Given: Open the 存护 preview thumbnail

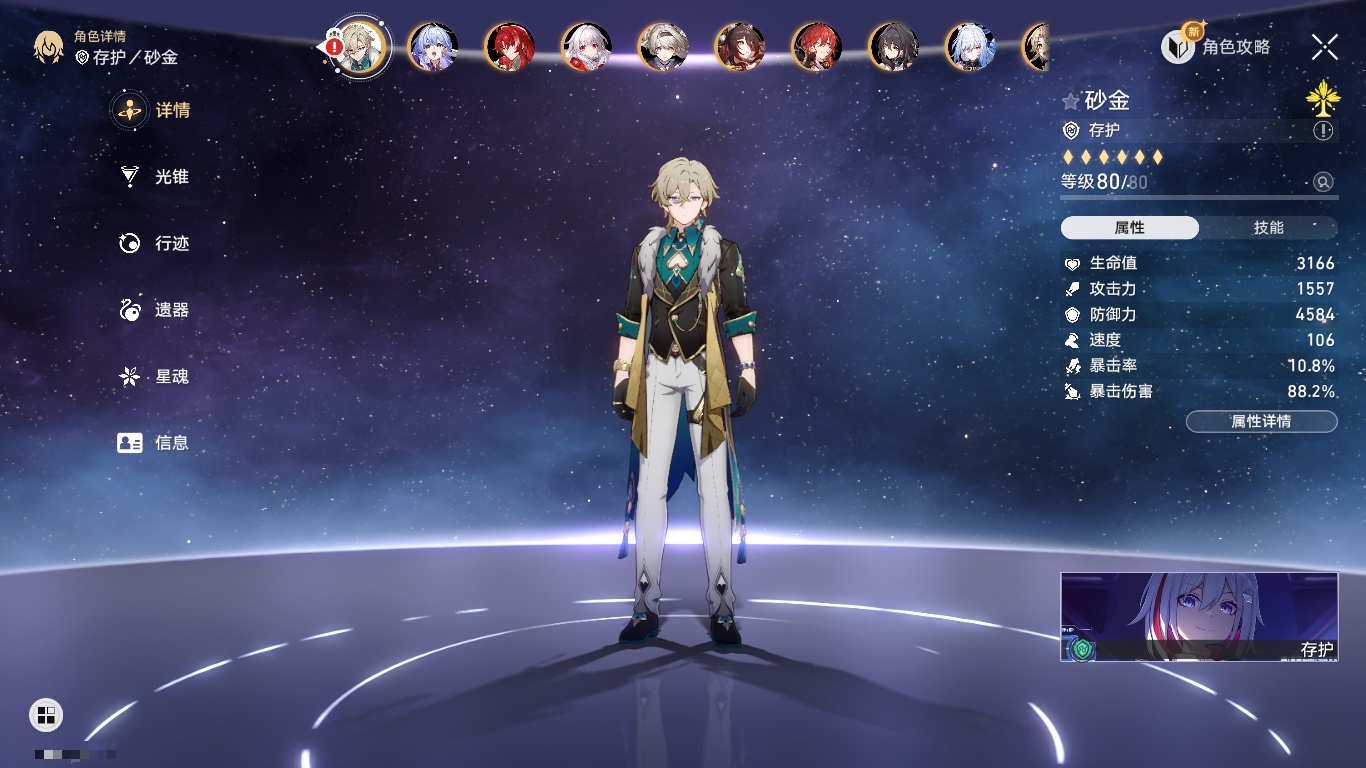Looking at the screenshot, I should 1199,617.
